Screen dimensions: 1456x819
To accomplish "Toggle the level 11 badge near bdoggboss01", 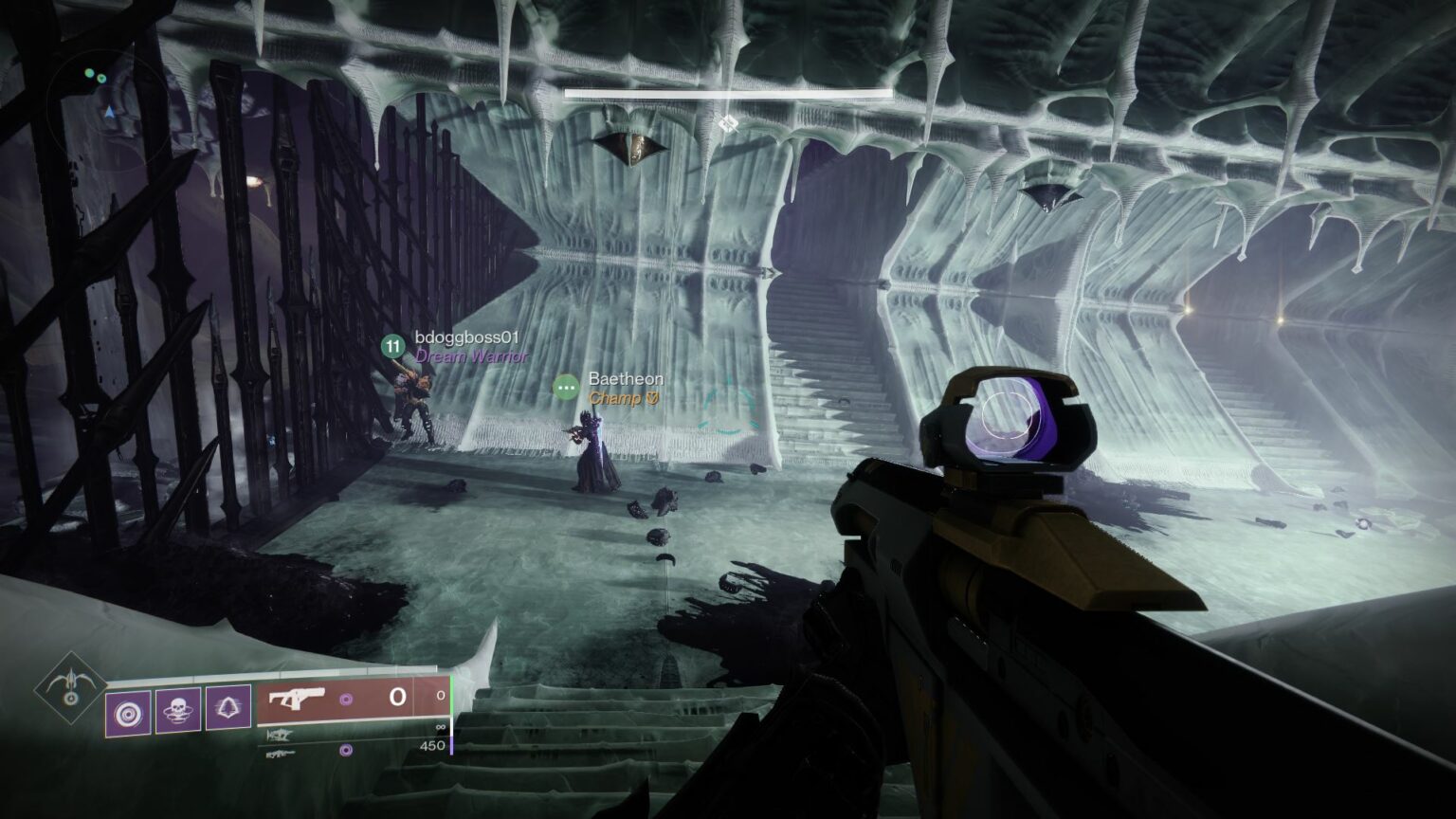I will (x=391, y=346).
